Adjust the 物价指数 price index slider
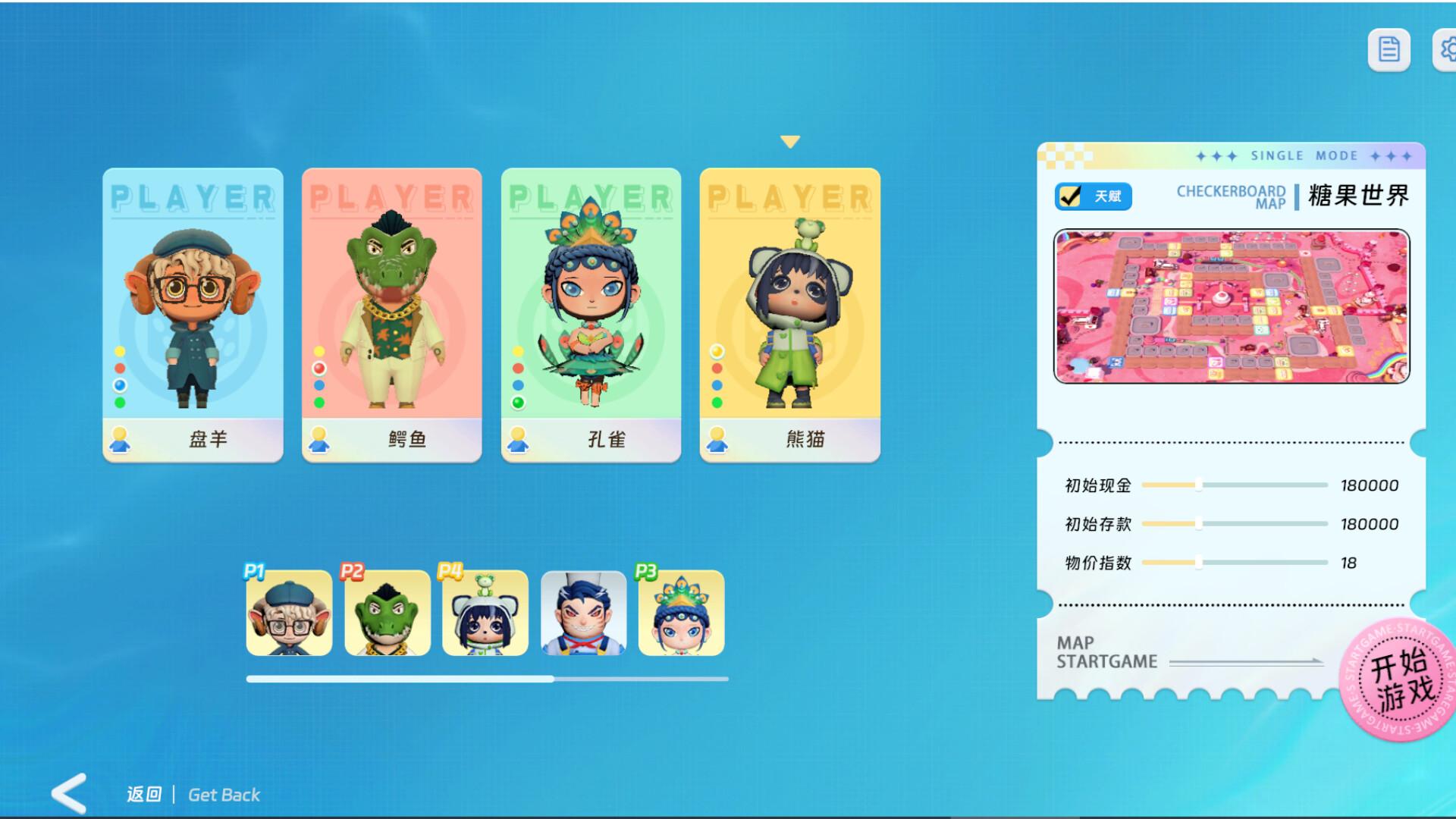1456x819 pixels. coord(1200,563)
